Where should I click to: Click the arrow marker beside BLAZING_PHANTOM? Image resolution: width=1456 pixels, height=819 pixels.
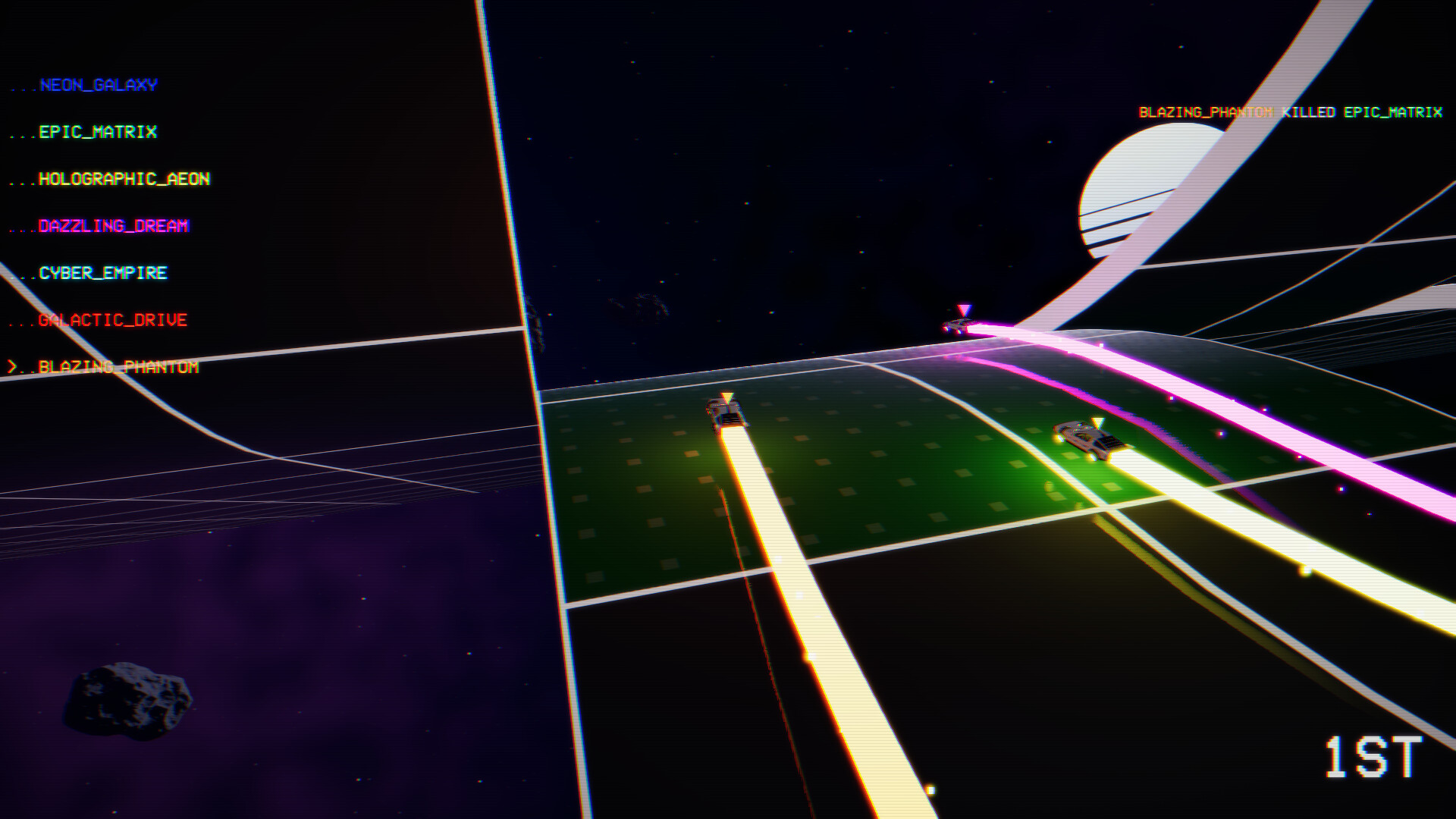(14, 367)
